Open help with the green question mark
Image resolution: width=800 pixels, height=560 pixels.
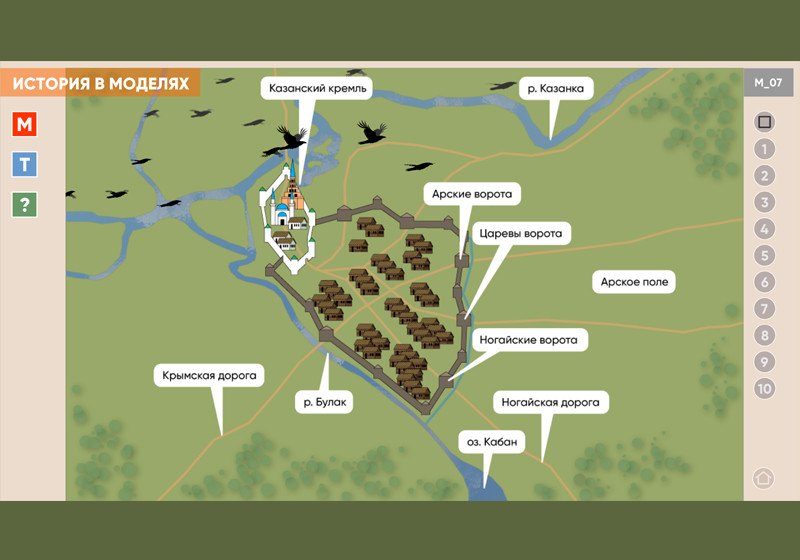[x=24, y=205]
